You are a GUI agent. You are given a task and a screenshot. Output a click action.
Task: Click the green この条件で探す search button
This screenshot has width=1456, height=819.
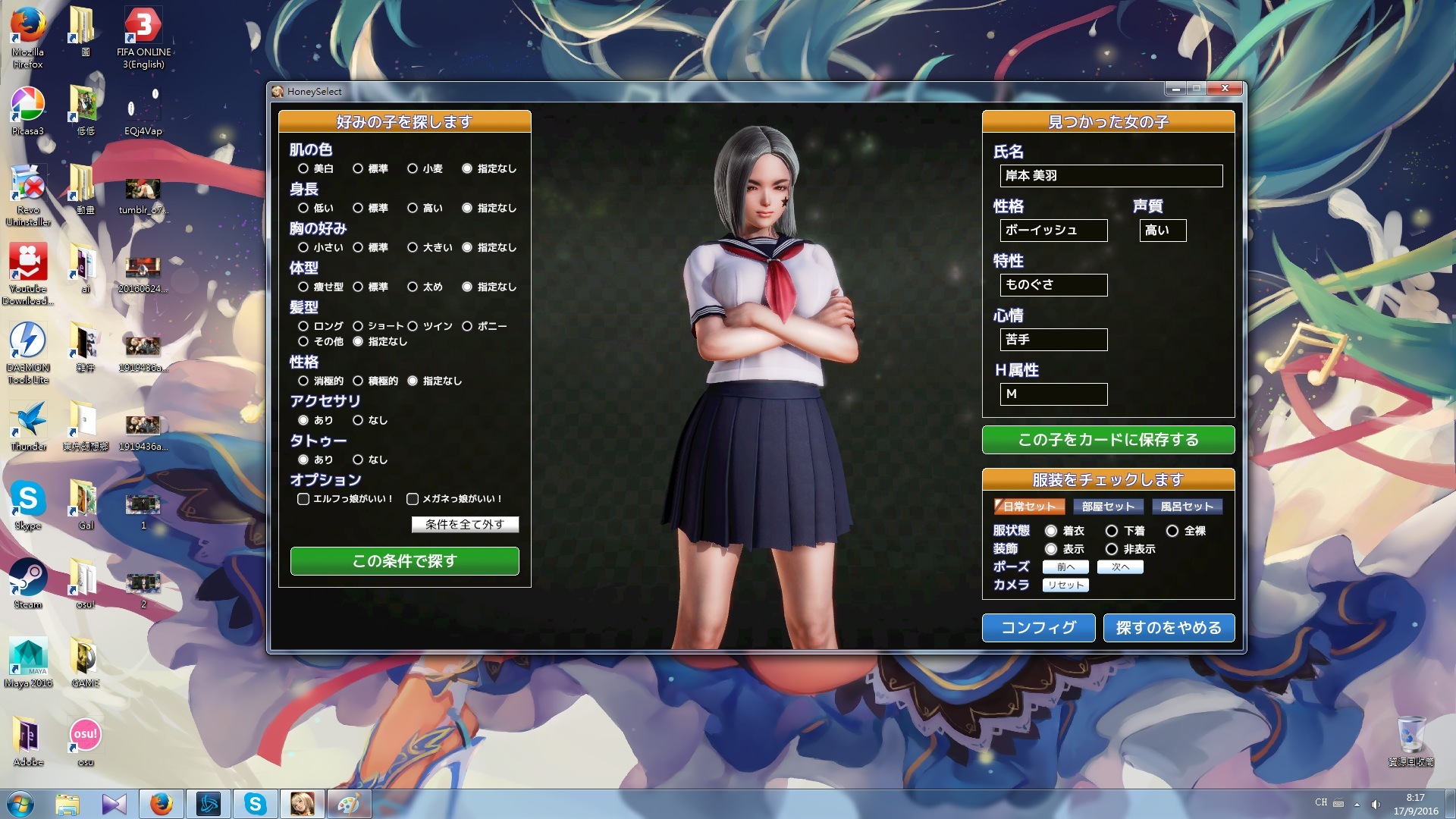(x=404, y=561)
